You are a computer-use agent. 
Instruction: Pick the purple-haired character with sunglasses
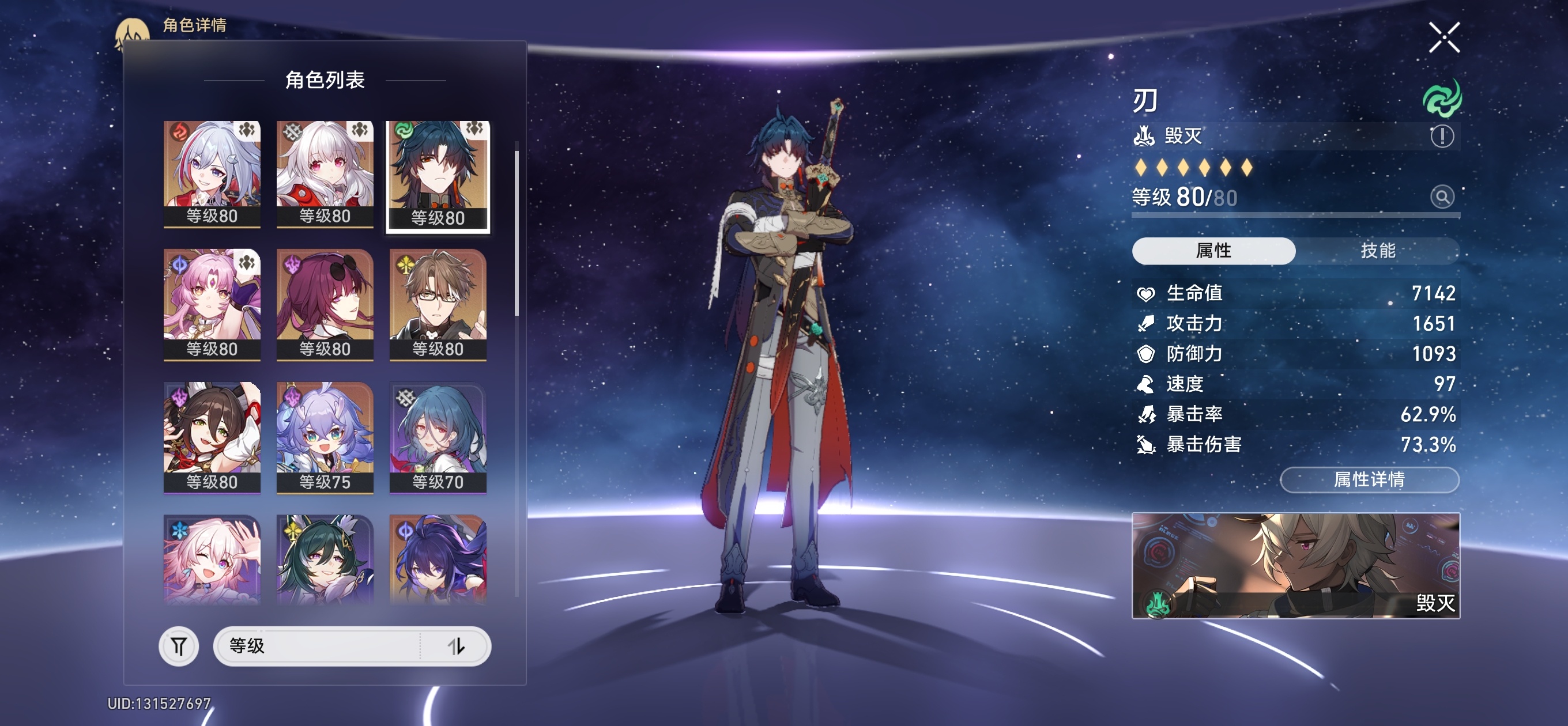(x=325, y=304)
